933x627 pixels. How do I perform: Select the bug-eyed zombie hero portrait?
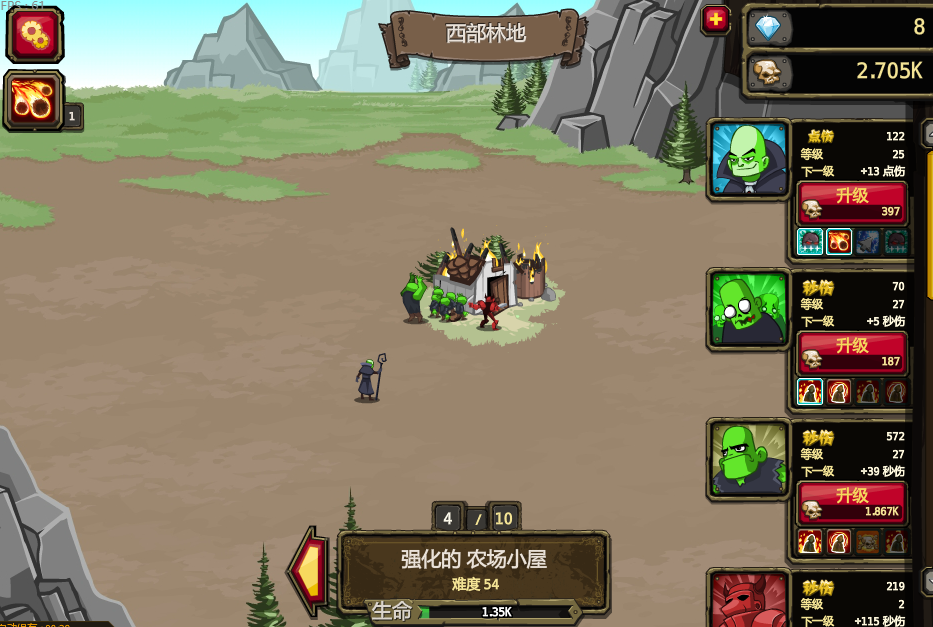(x=749, y=309)
